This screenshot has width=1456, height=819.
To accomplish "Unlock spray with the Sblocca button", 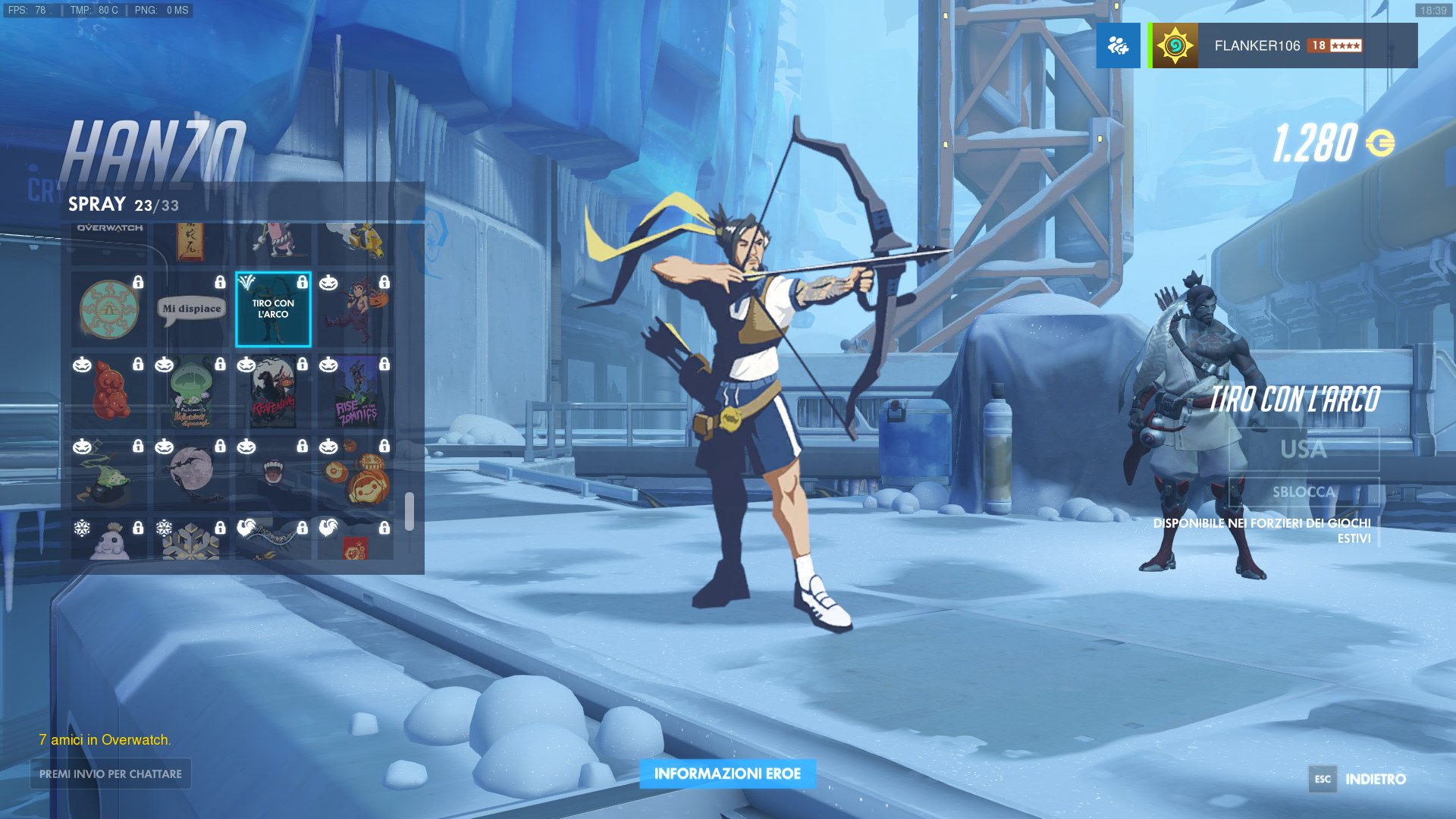I will [1303, 491].
